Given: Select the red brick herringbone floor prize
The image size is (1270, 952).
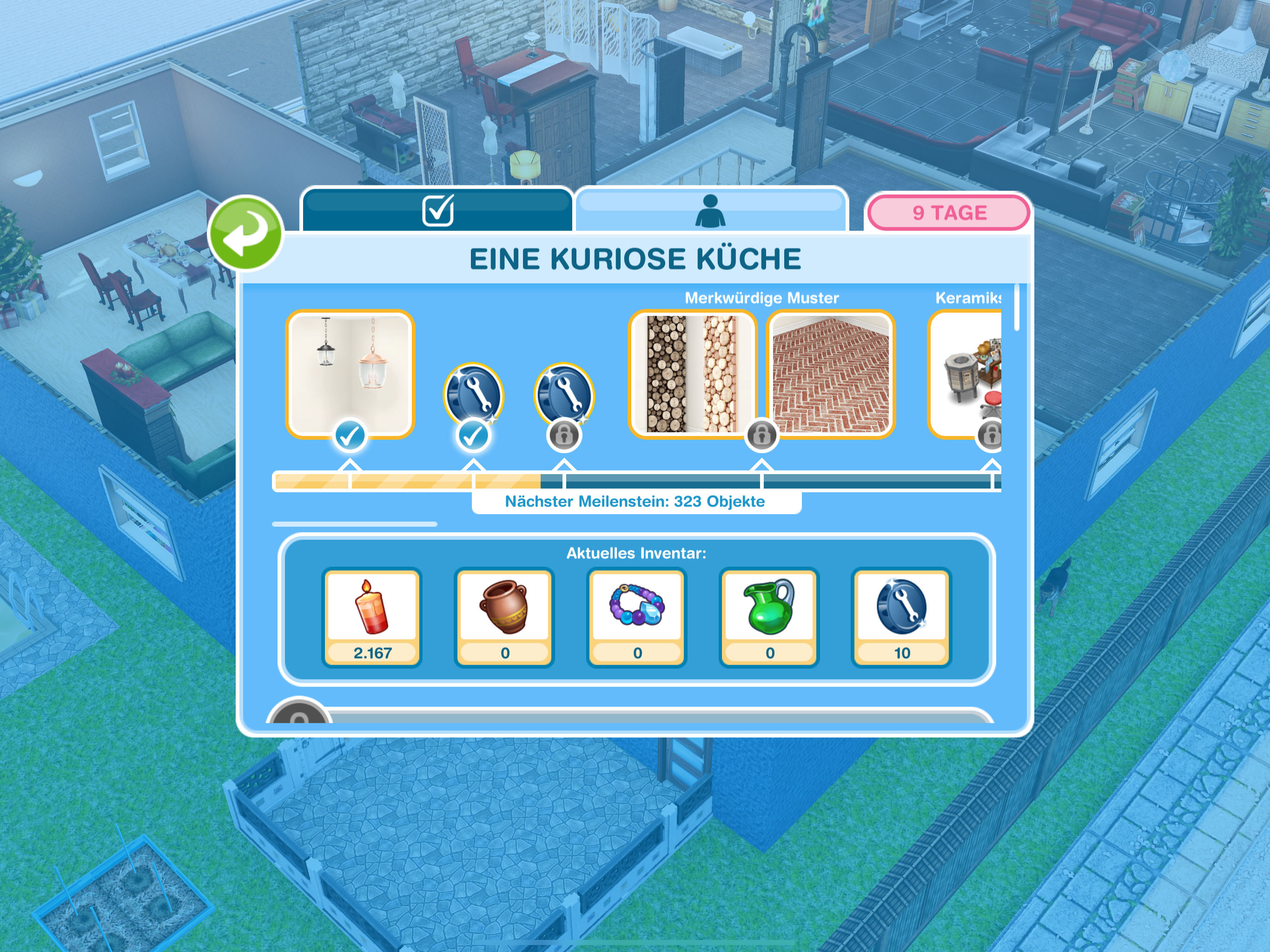Looking at the screenshot, I should click(830, 374).
